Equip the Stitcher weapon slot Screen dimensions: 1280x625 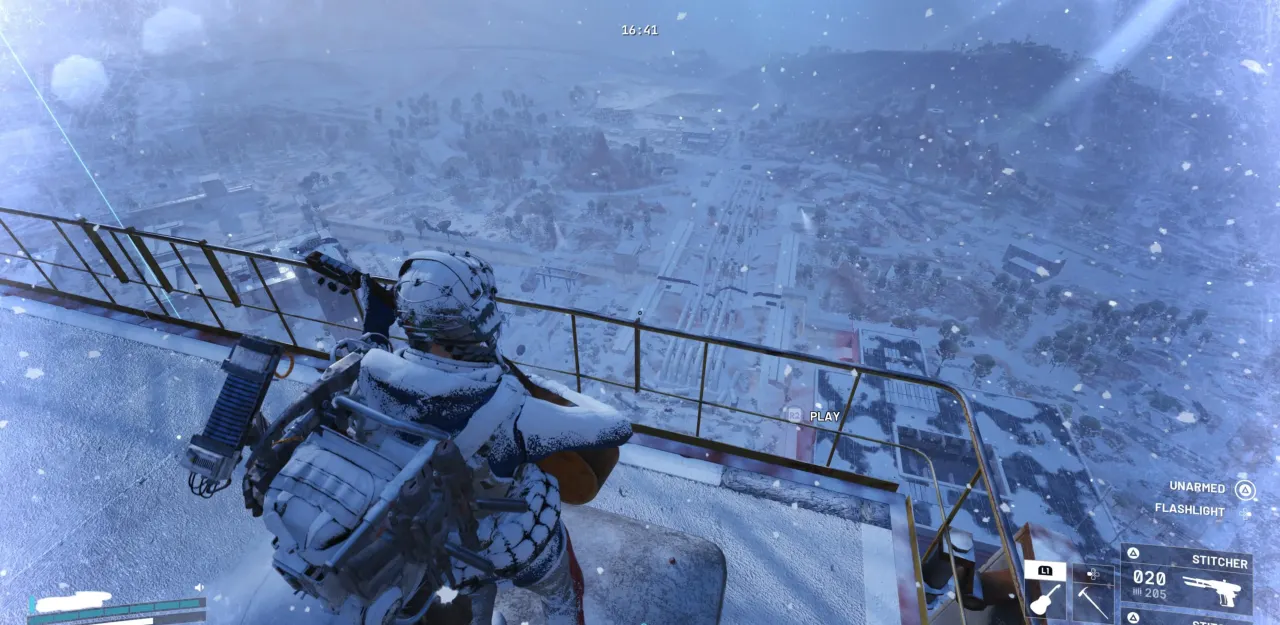click(x=1186, y=579)
